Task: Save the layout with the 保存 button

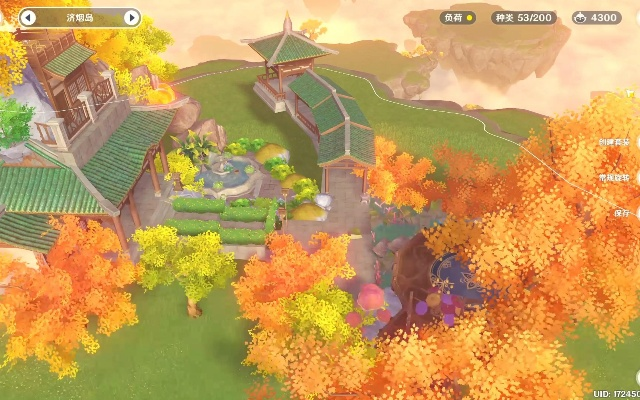Action: [x=623, y=213]
